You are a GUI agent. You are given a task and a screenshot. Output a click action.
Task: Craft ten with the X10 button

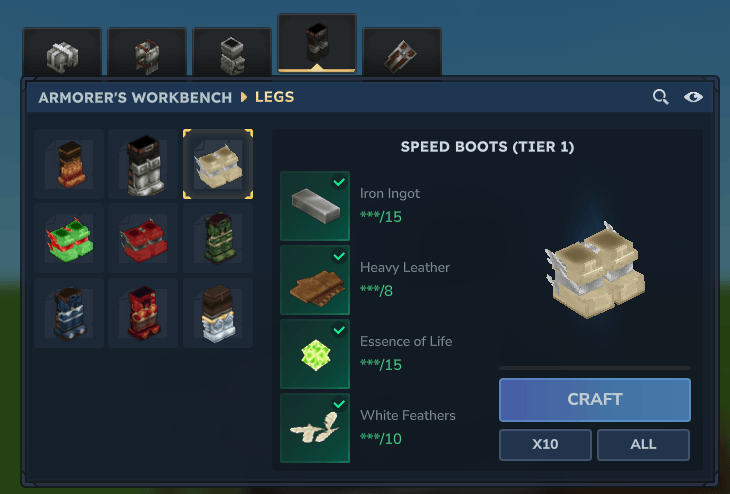coord(545,444)
